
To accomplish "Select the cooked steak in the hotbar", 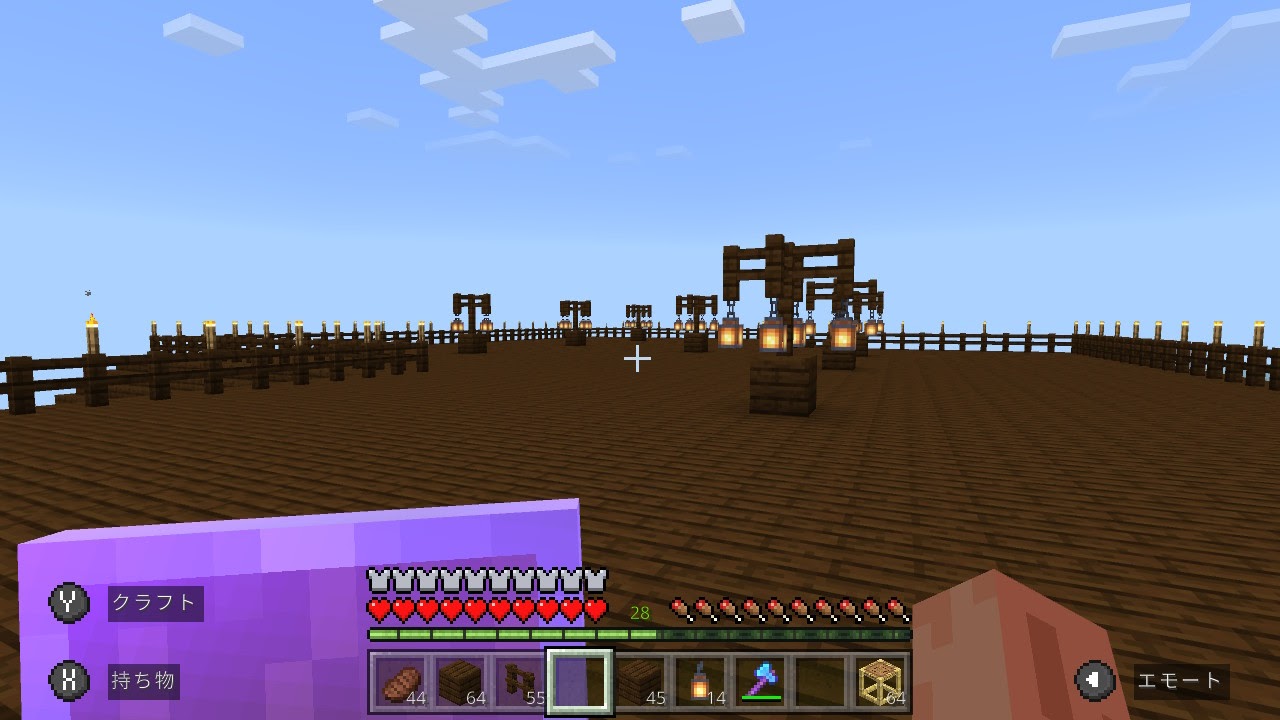I will click(x=400, y=680).
